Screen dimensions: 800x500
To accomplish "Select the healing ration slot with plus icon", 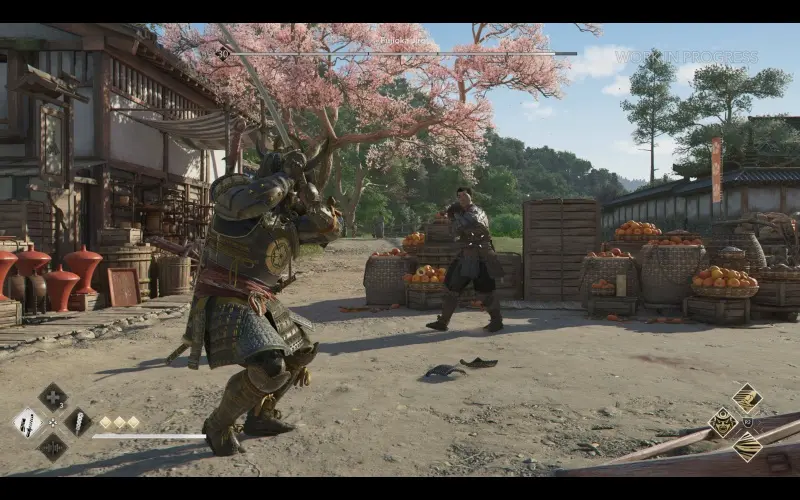I will point(53,397).
